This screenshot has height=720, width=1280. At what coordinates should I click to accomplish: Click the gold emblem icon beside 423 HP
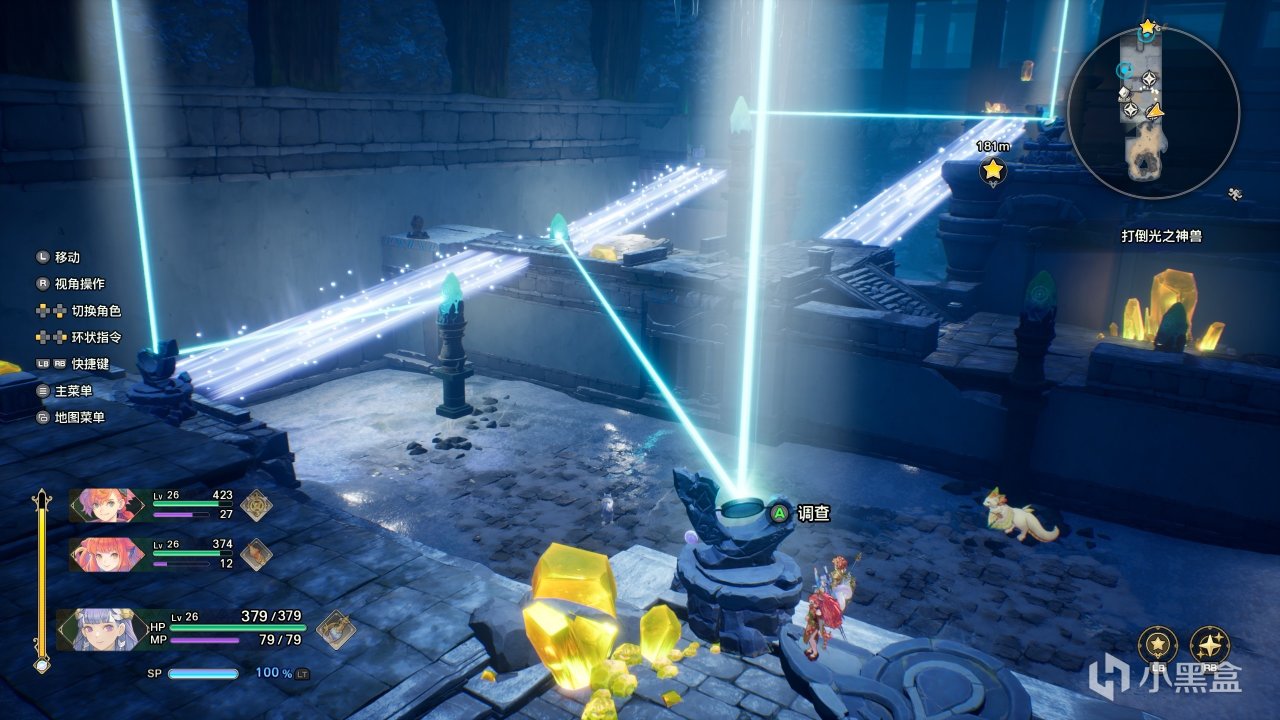click(x=256, y=505)
